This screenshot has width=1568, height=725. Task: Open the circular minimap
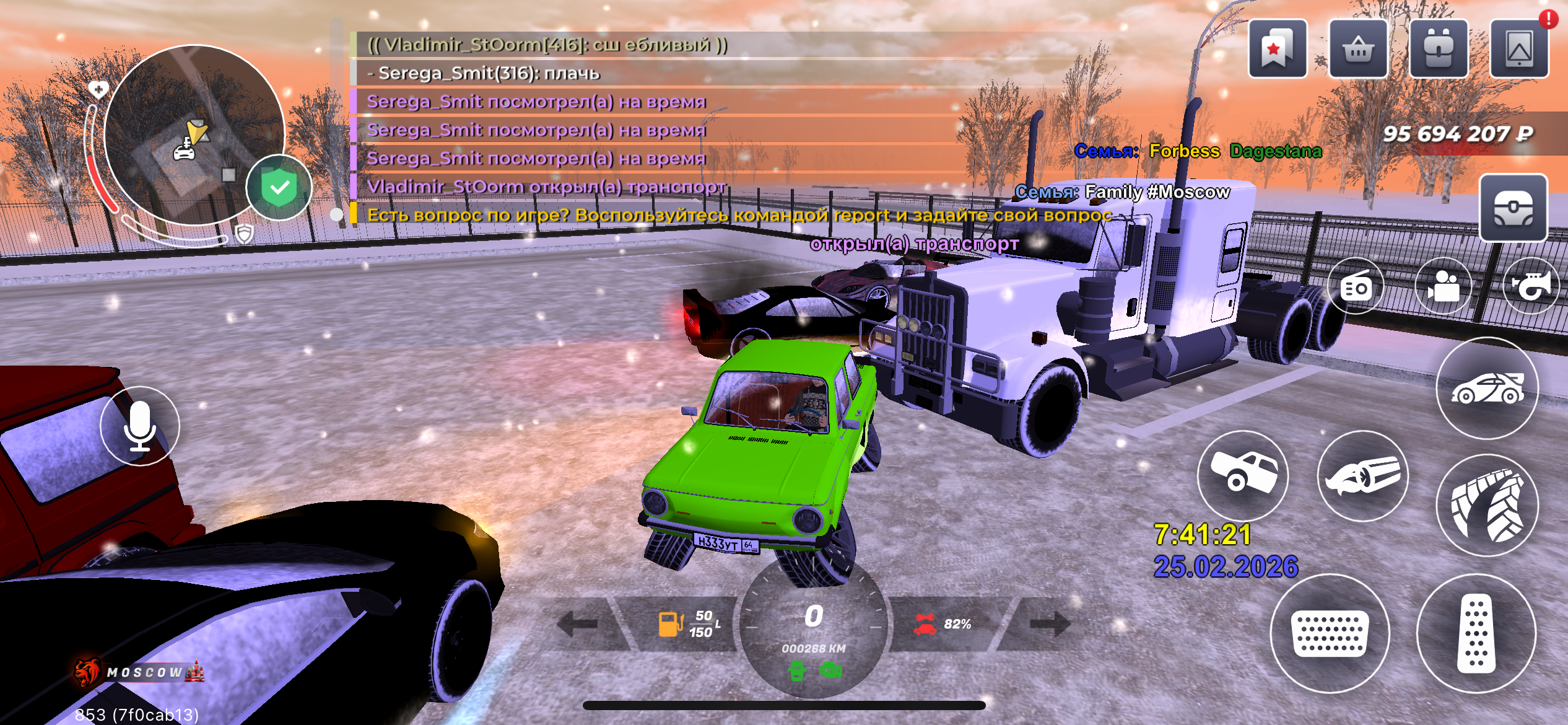coord(194,135)
